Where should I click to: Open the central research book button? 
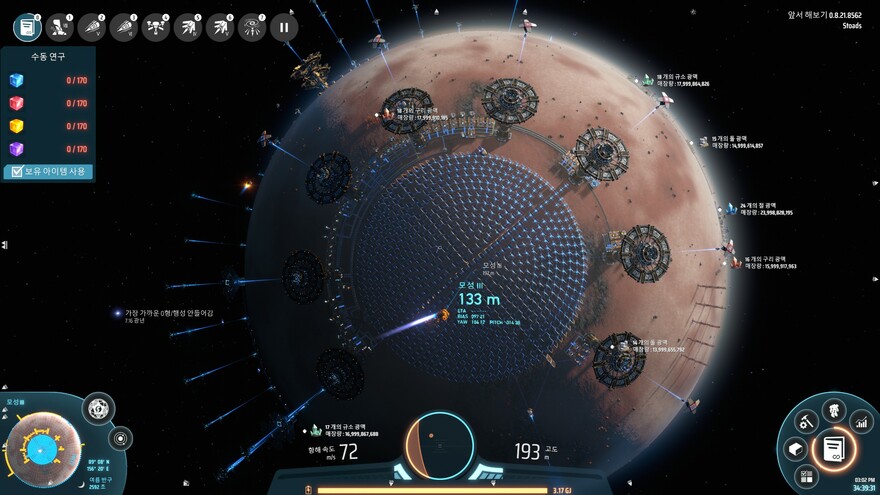click(x=833, y=449)
